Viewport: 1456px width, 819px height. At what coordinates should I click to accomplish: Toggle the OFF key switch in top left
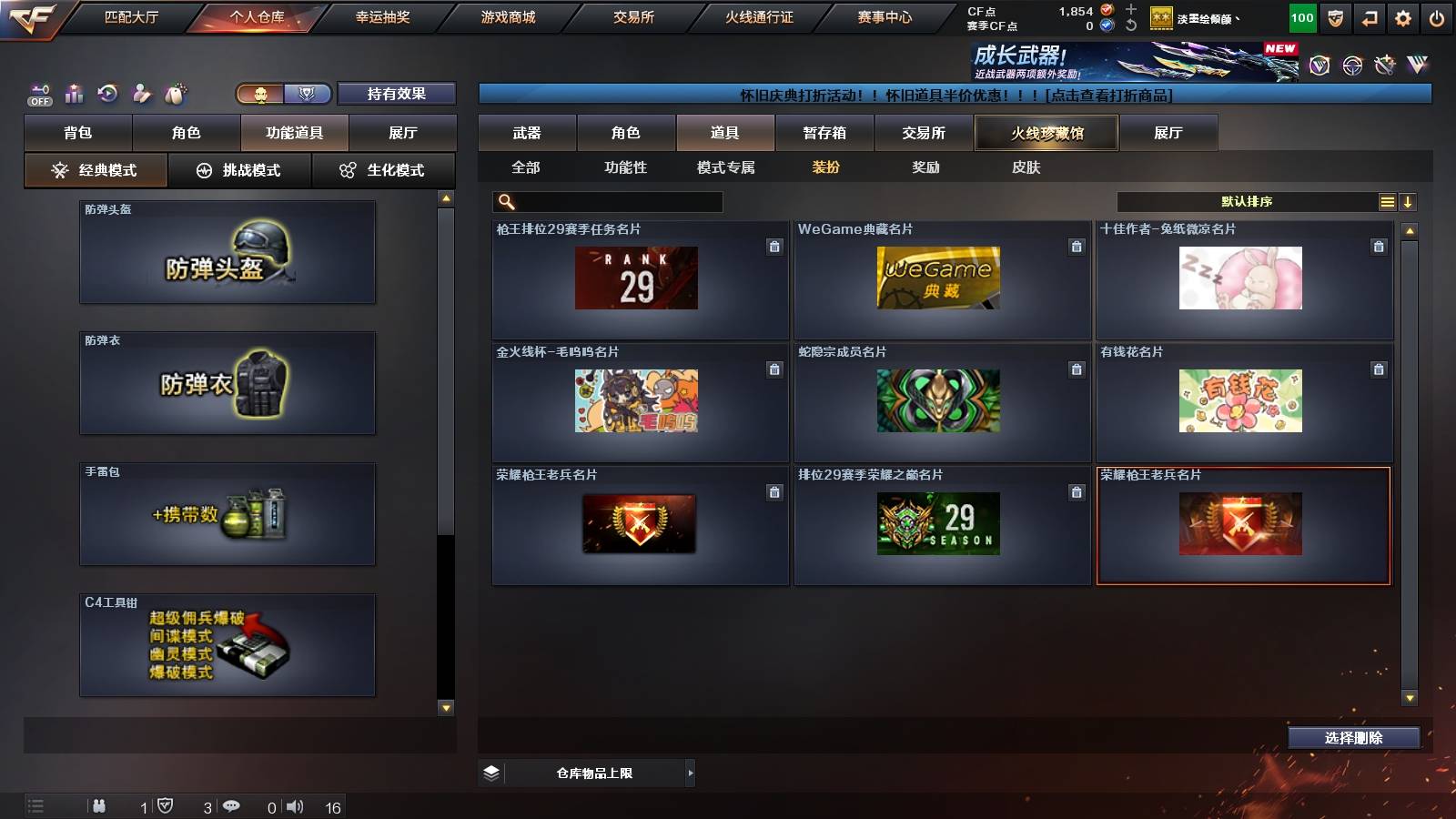click(x=38, y=92)
